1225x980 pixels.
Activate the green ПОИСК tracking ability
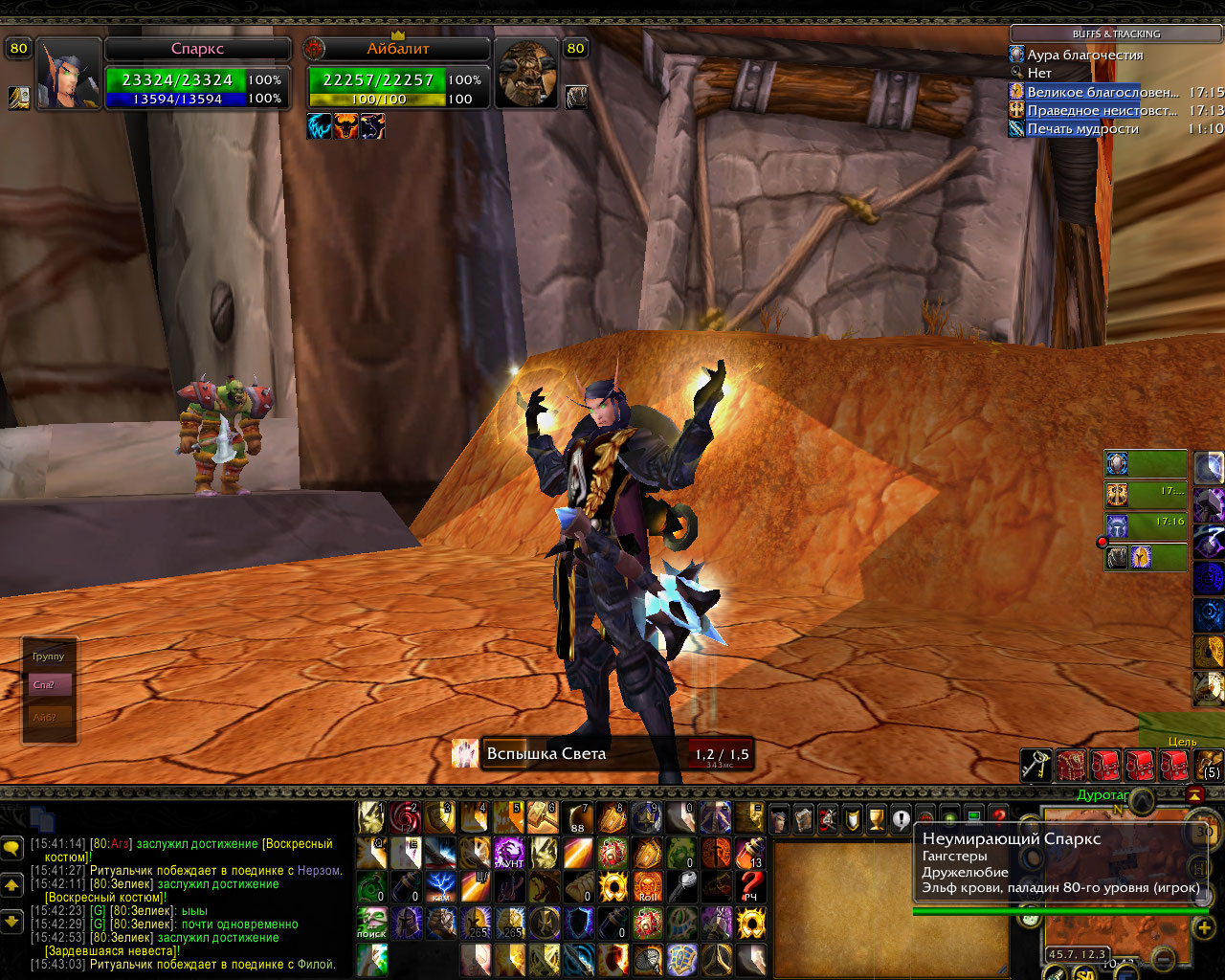(x=371, y=923)
